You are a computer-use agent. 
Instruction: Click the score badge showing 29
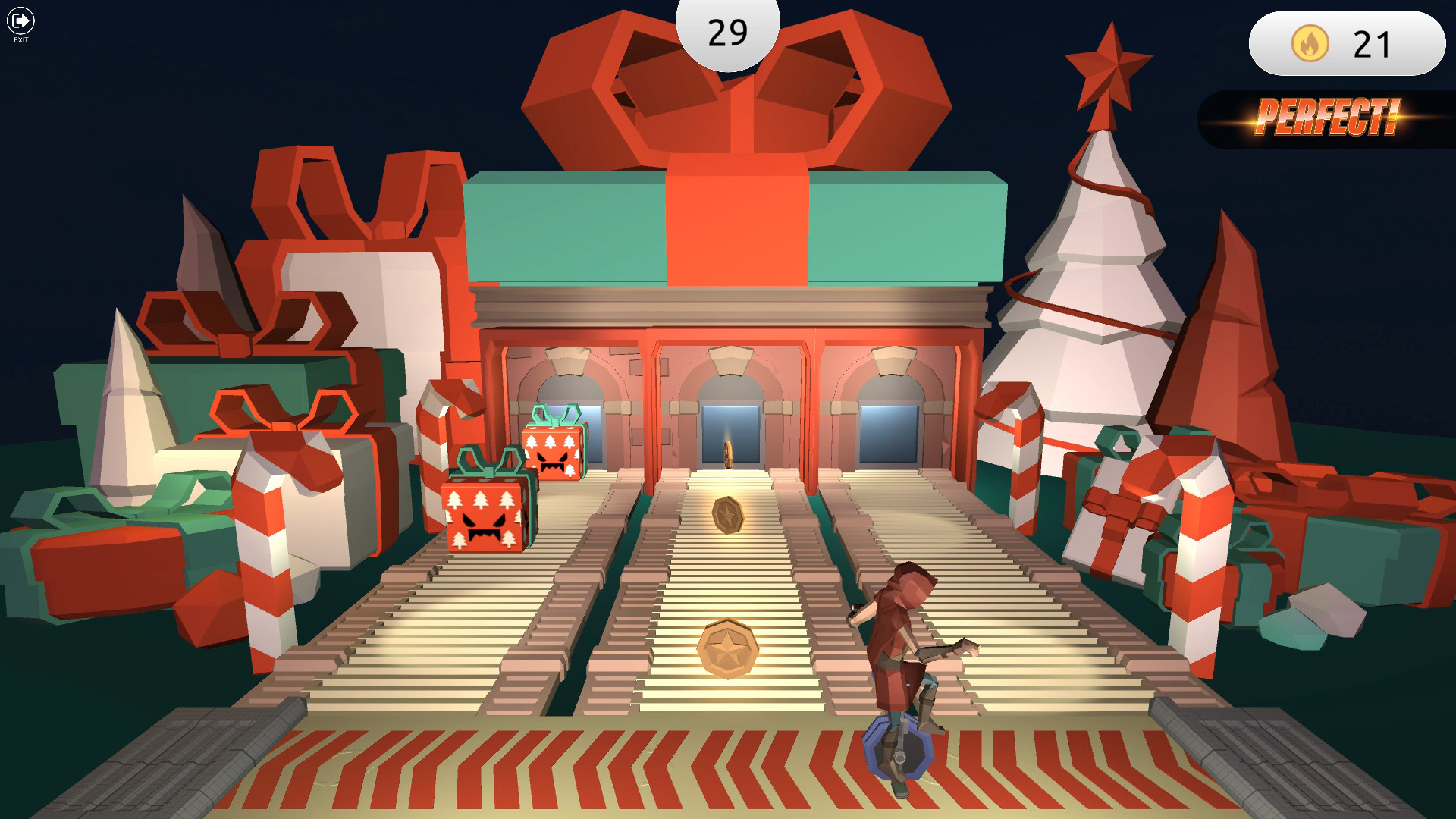point(727,32)
